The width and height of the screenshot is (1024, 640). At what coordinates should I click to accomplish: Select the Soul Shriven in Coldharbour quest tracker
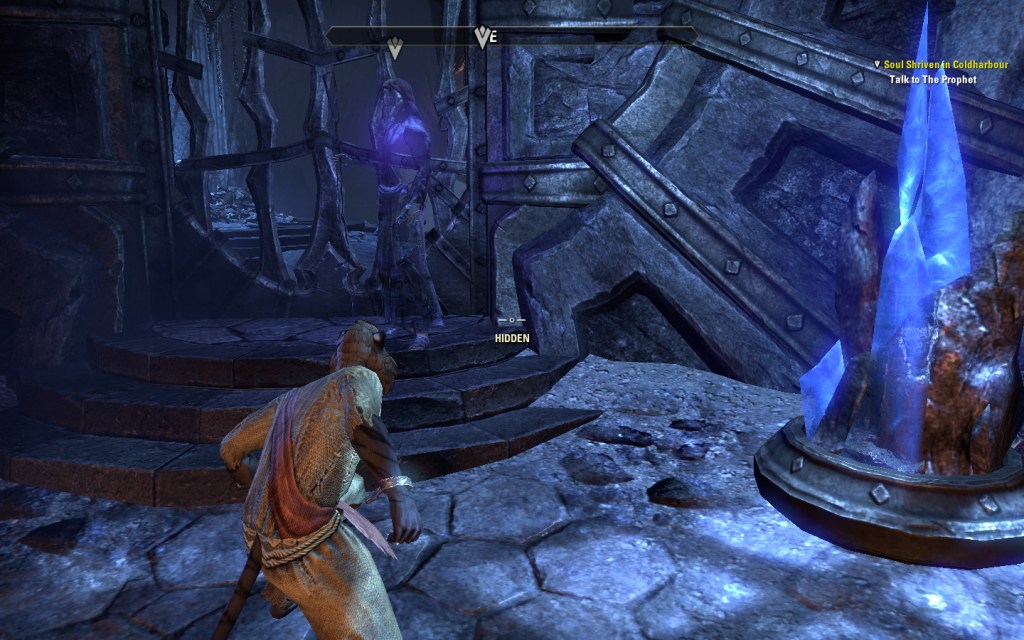click(945, 64)
